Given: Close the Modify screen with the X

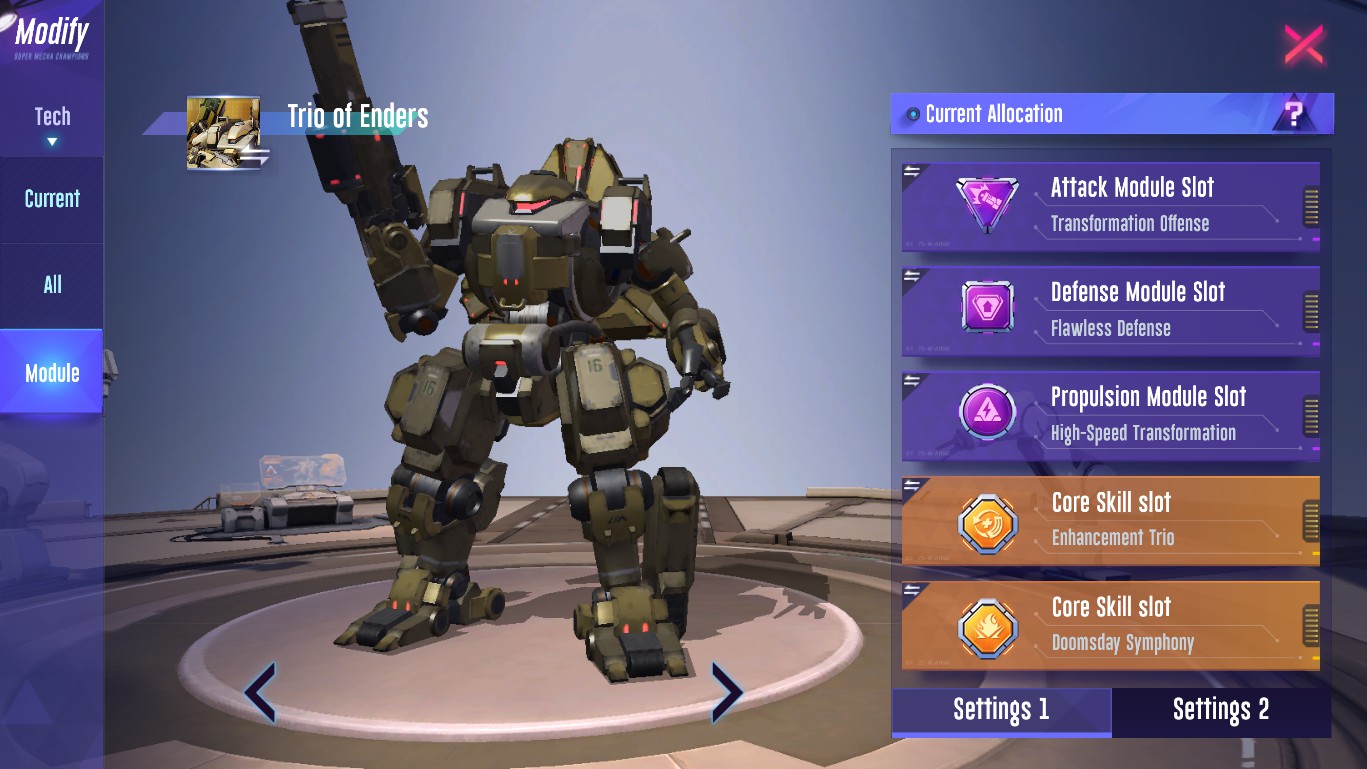Looking at the screenshot, I should [x=1303, y=45].
